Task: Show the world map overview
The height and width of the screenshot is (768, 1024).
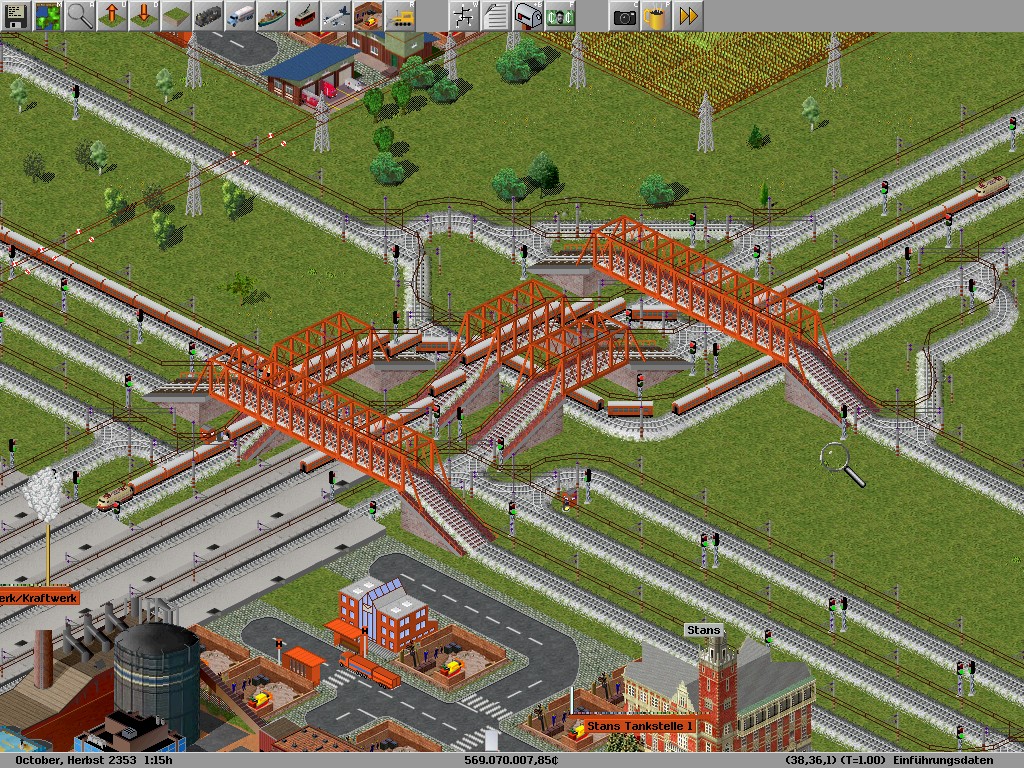Action: [47, 15]
